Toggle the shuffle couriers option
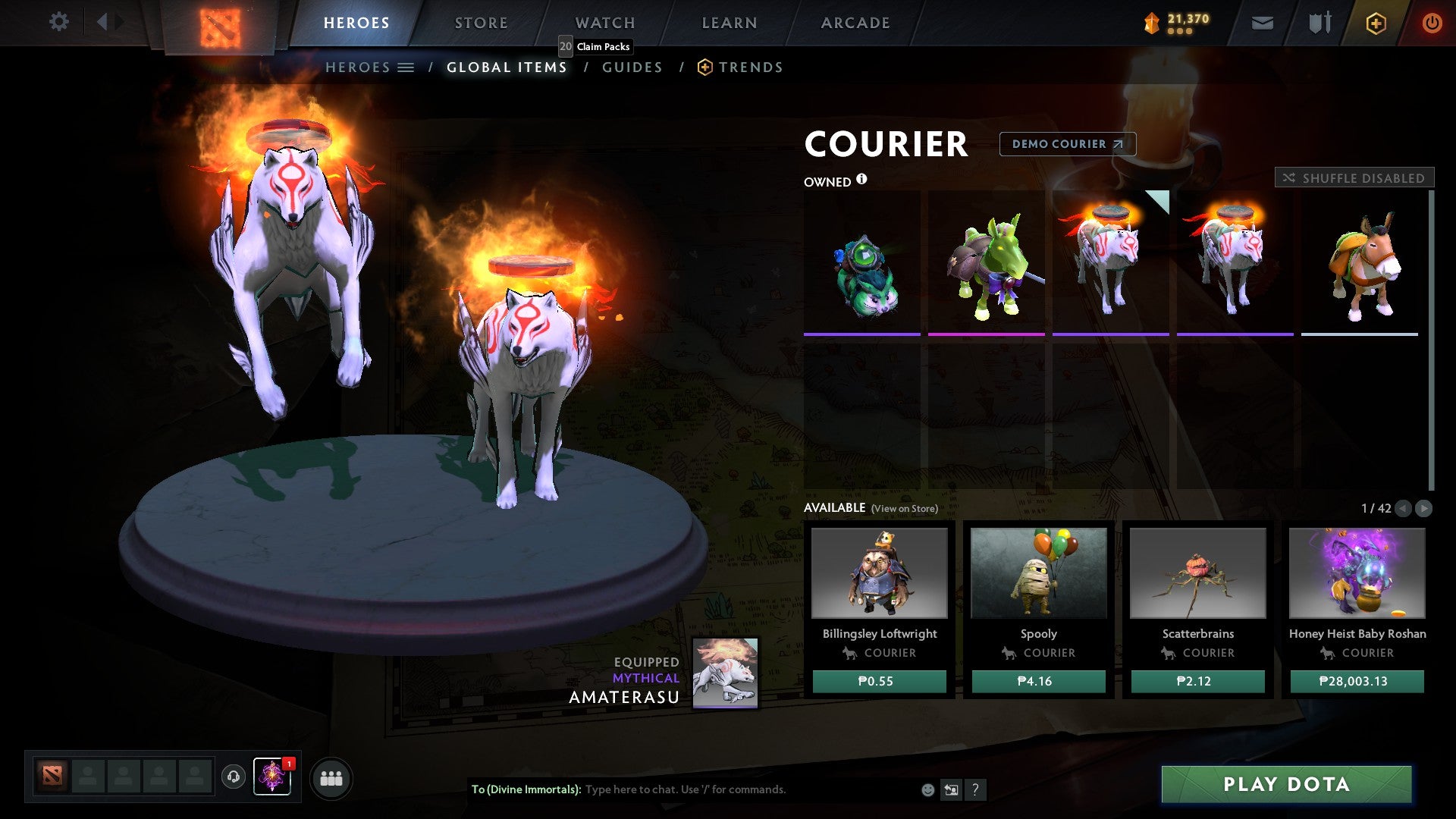The image size is (1456, 819). (1354, 177)
